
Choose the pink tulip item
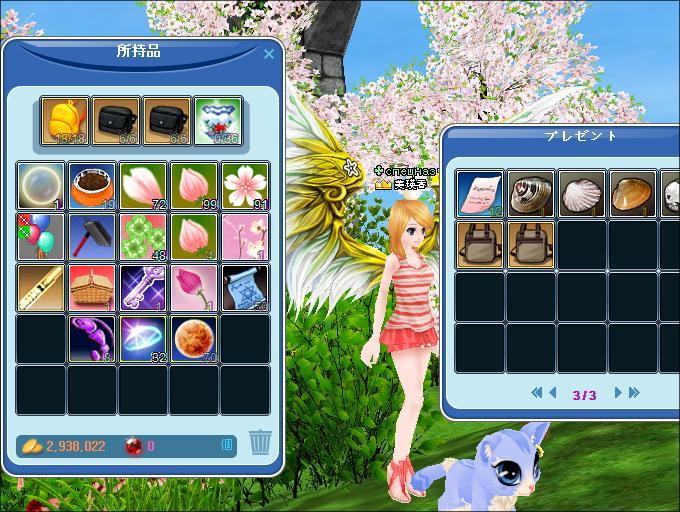[195, 287]
